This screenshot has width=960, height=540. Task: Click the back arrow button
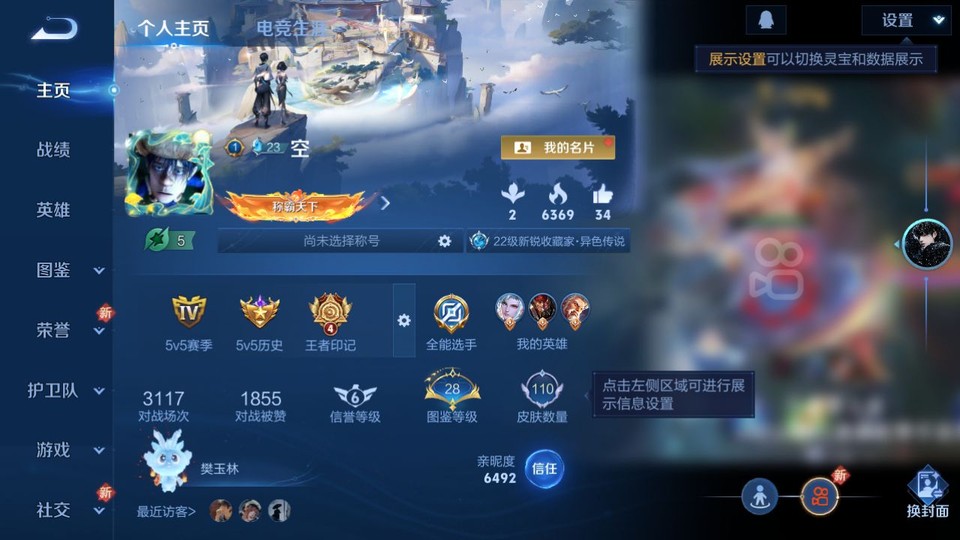(x=54, y=29)
